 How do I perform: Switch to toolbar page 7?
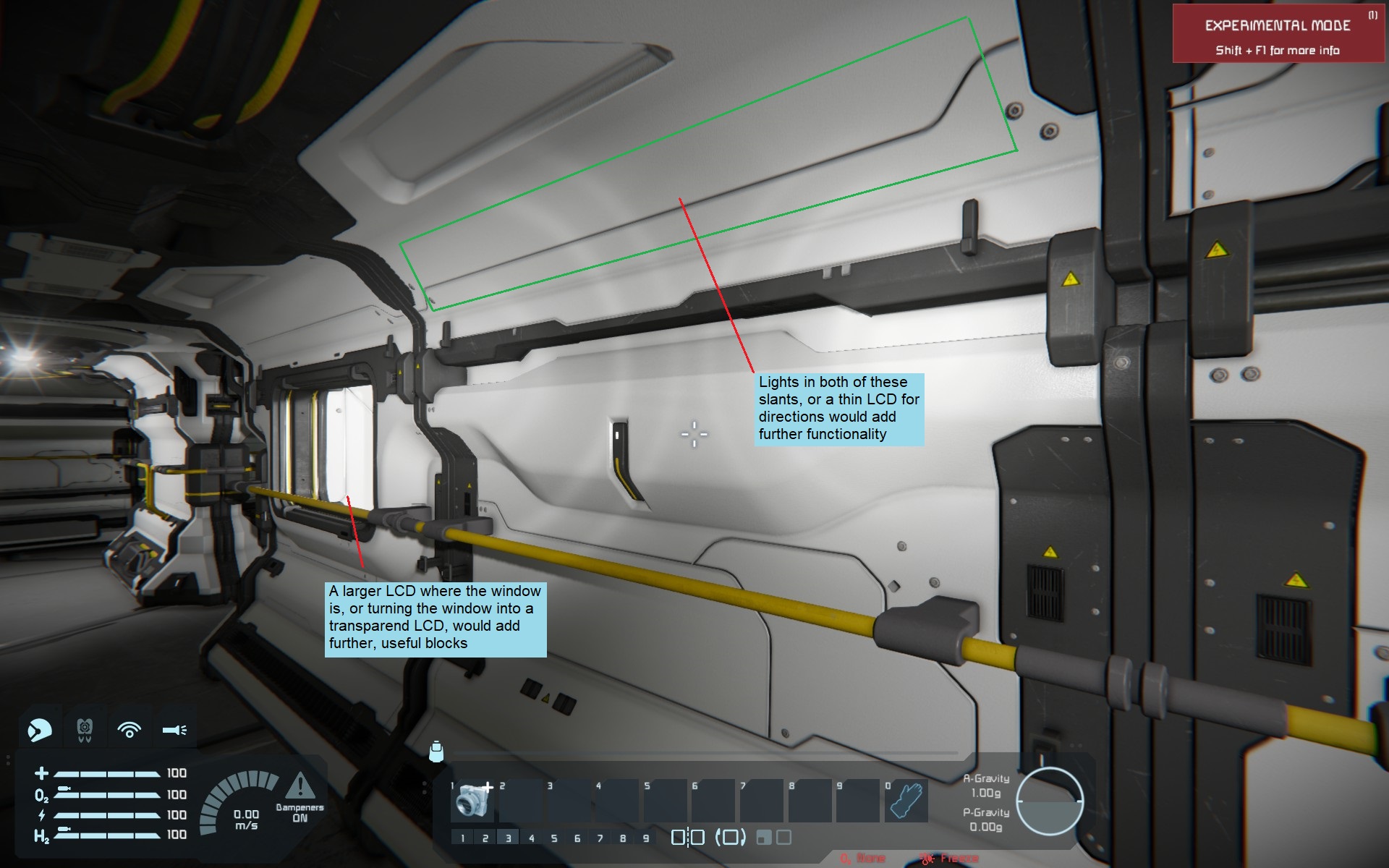(x=600, y=838)
